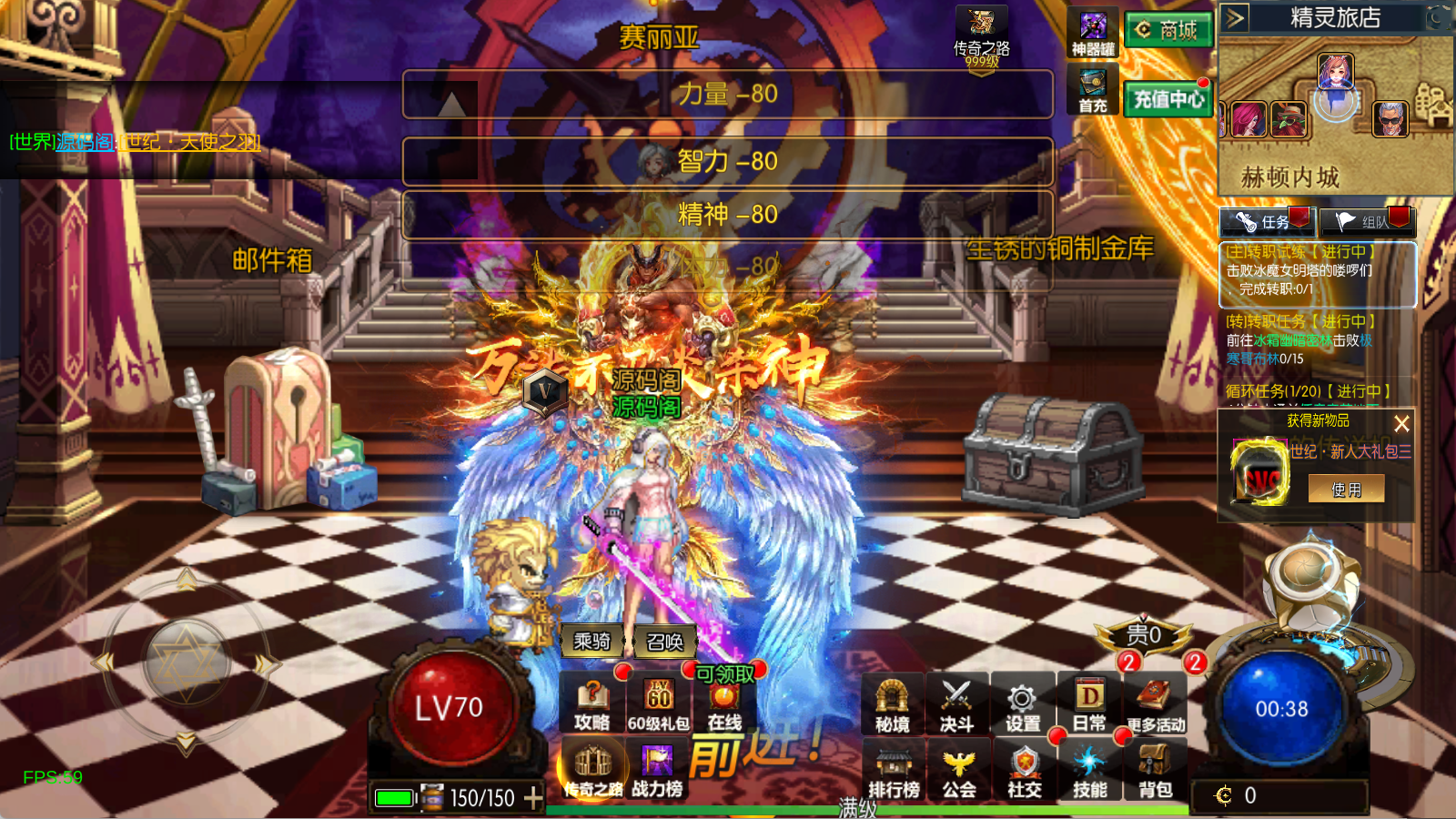This screenshot has width=1456, height=819.
Task: Open the 传奇之路 999级 icon
Action: coord(981,36)
